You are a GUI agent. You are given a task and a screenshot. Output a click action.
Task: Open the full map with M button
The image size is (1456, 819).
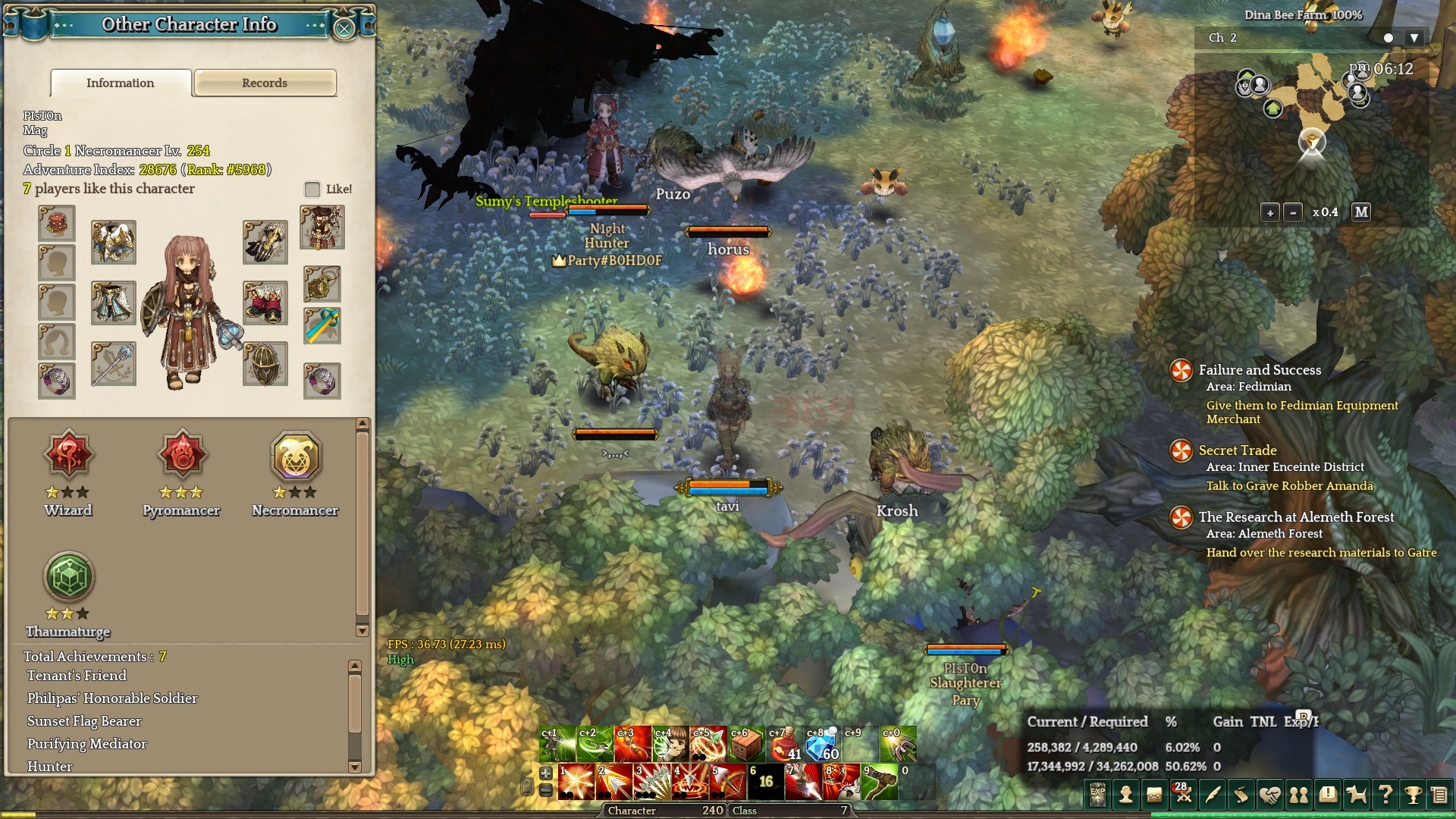pos(1361,212)
